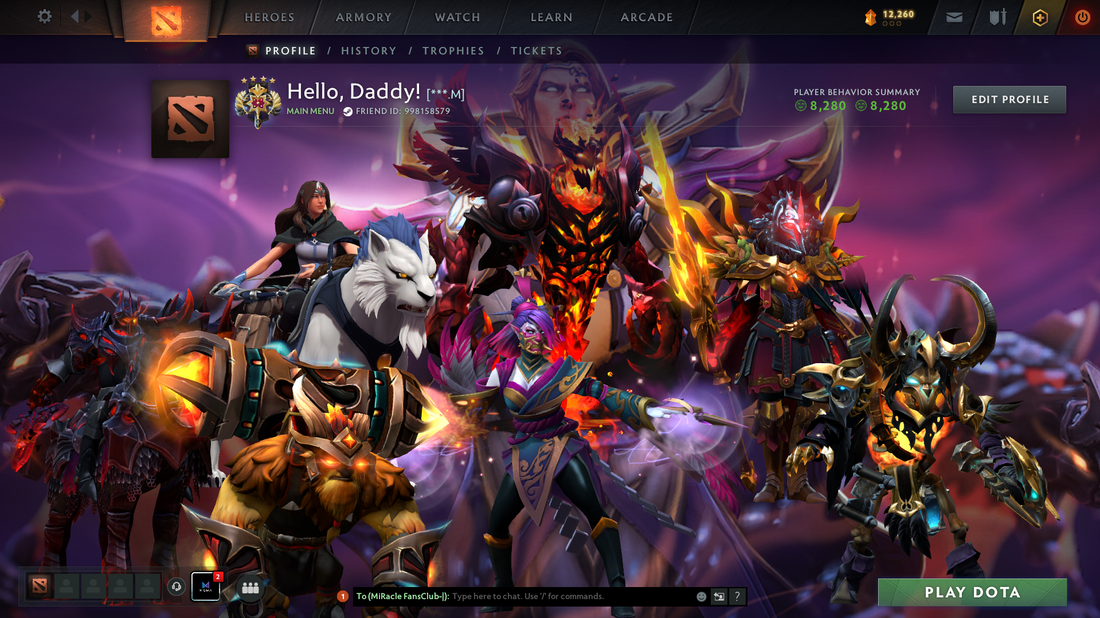Open the guild icon with red badge
Viewport: 1100px width, 618px height.
point(205,586)
